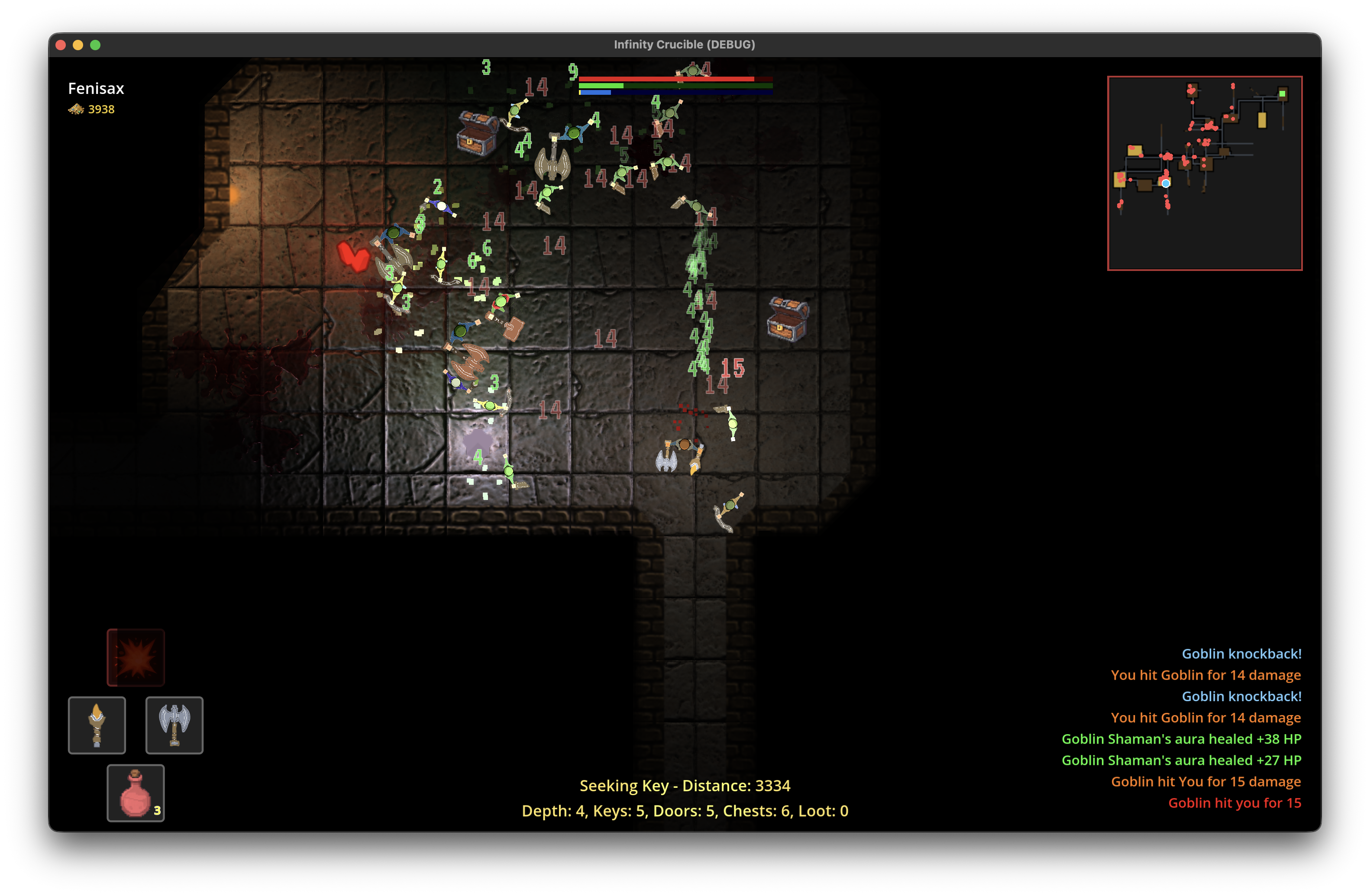The image size is (1370, 896).
Task: Use the red health potion
Action: [136, 793]
